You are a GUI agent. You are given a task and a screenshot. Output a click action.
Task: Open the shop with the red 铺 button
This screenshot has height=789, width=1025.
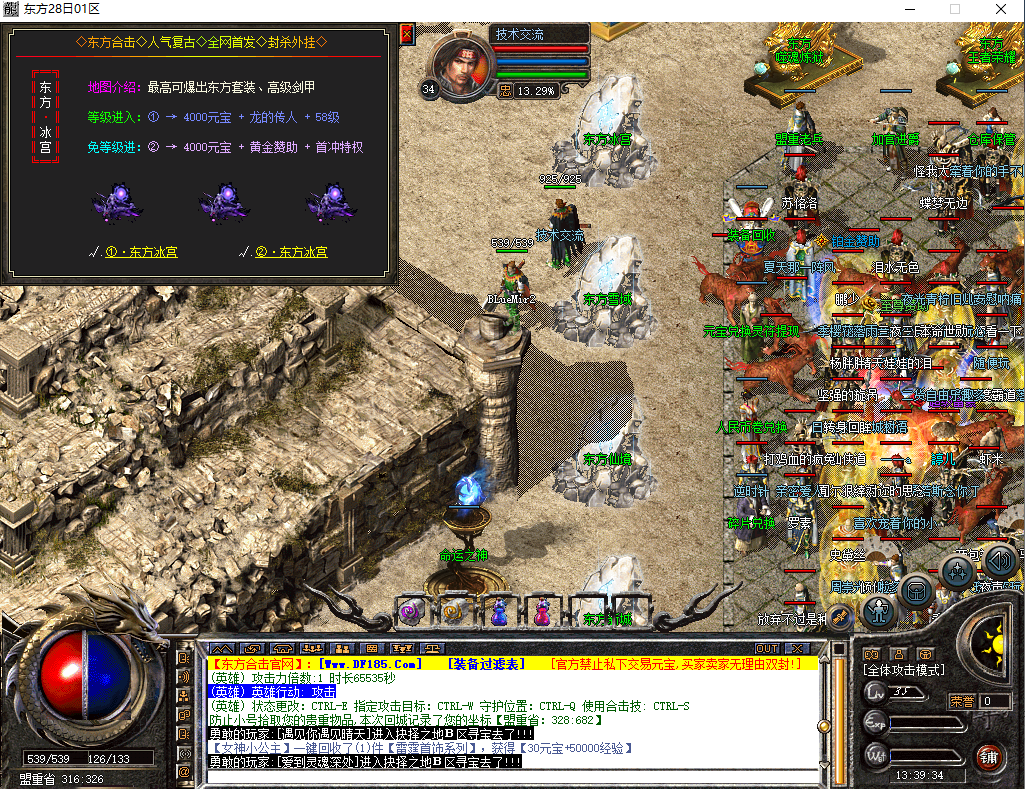[x=991, y=755]
